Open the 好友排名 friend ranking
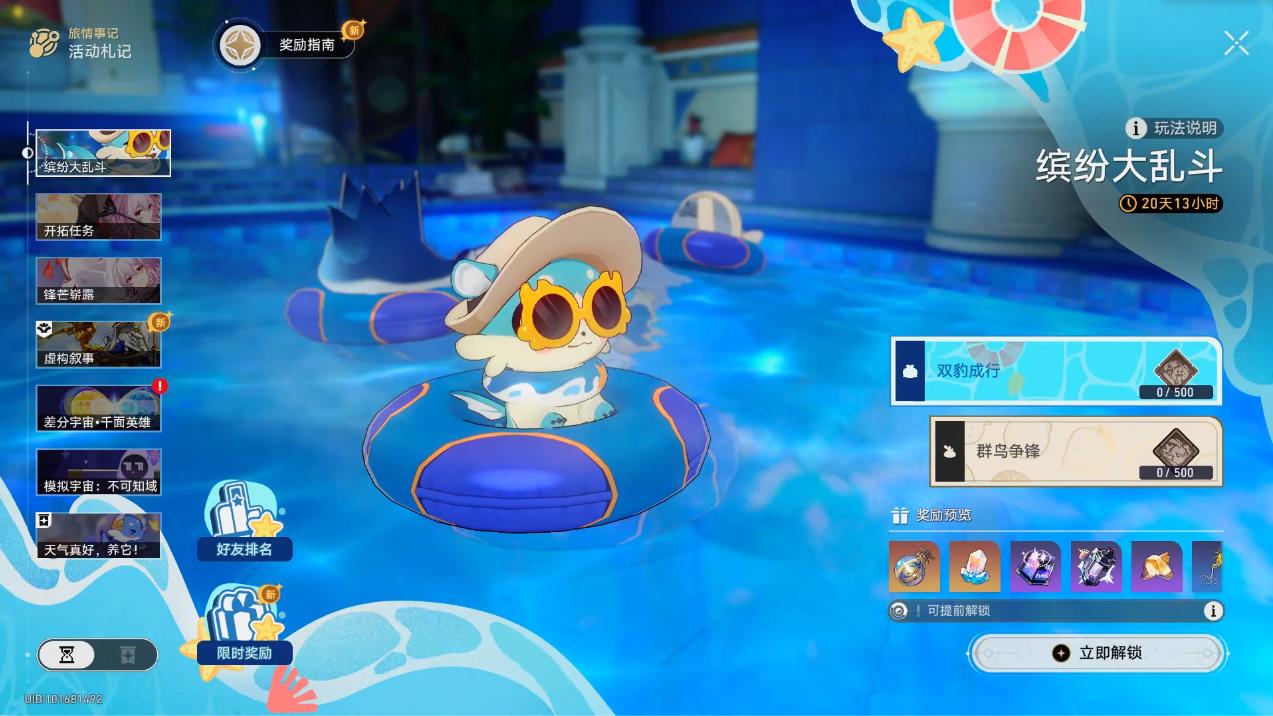The height and width of the screenshot is (716, 1273). (x=244, y=522)
